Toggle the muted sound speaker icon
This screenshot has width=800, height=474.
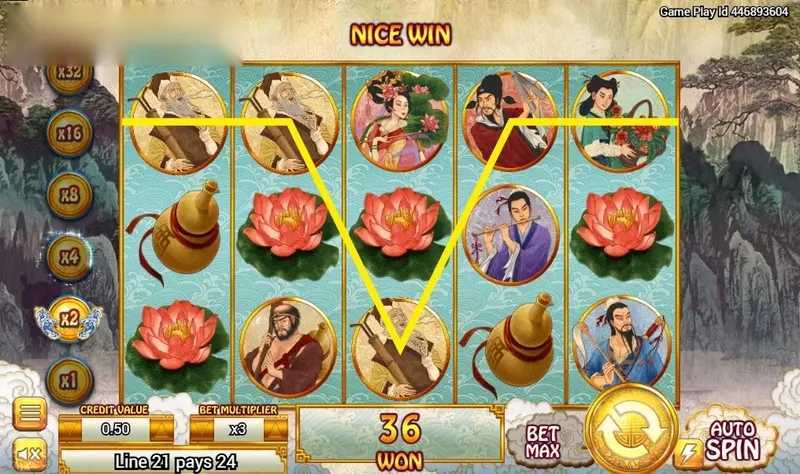pyautogui.click(x=29, y=455)
